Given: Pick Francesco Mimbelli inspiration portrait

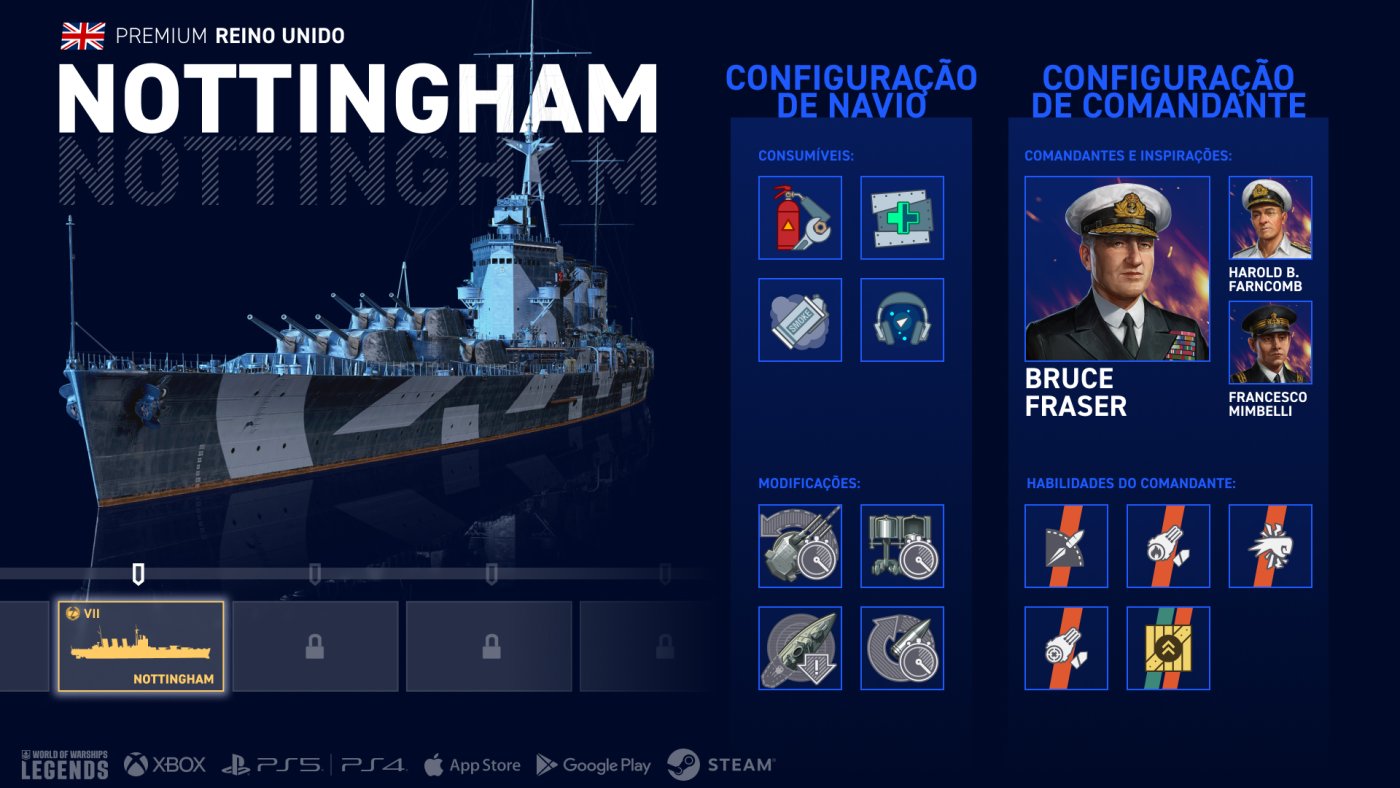Looking at the screenshot, I should tap(1270, 343).
